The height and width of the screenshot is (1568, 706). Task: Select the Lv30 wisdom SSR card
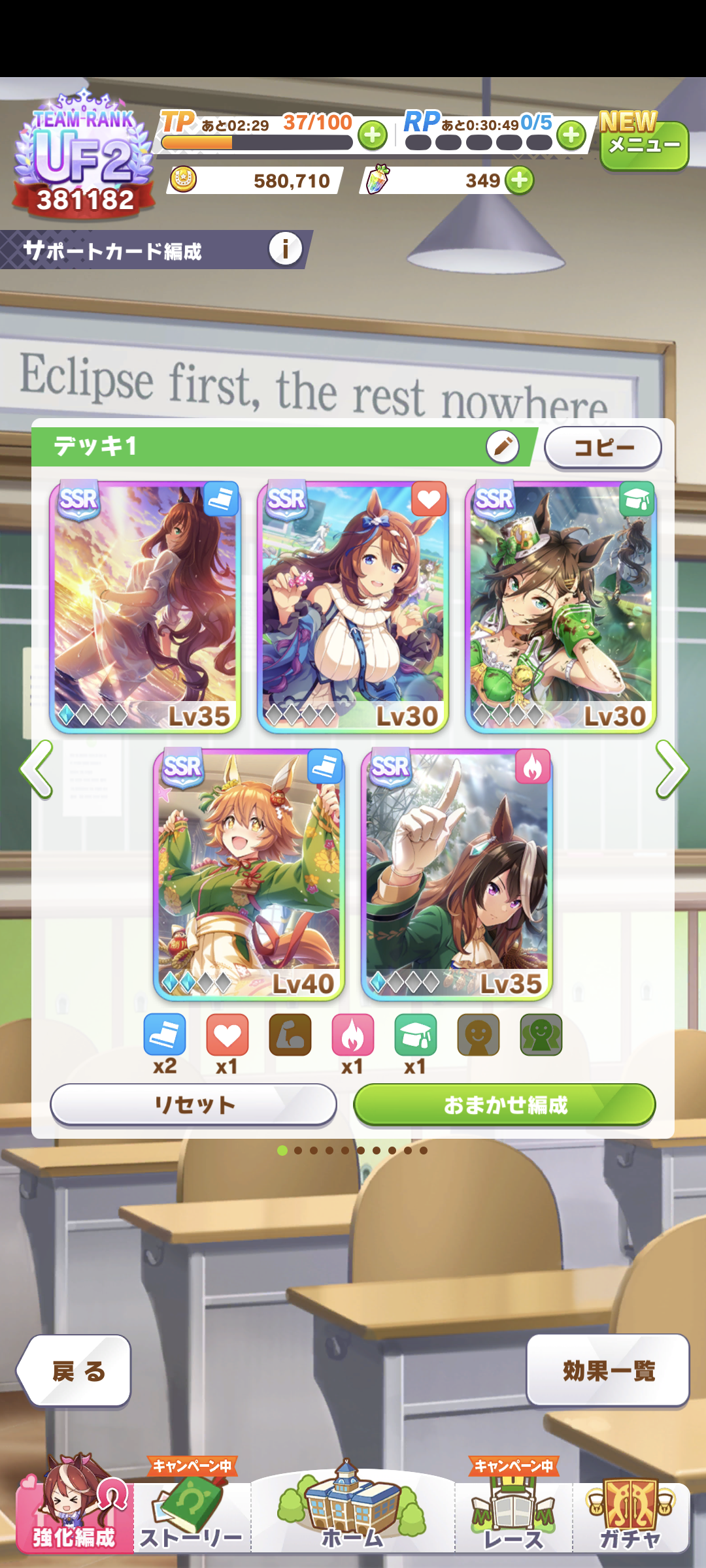pyautogui.click(x=560, y=608)
